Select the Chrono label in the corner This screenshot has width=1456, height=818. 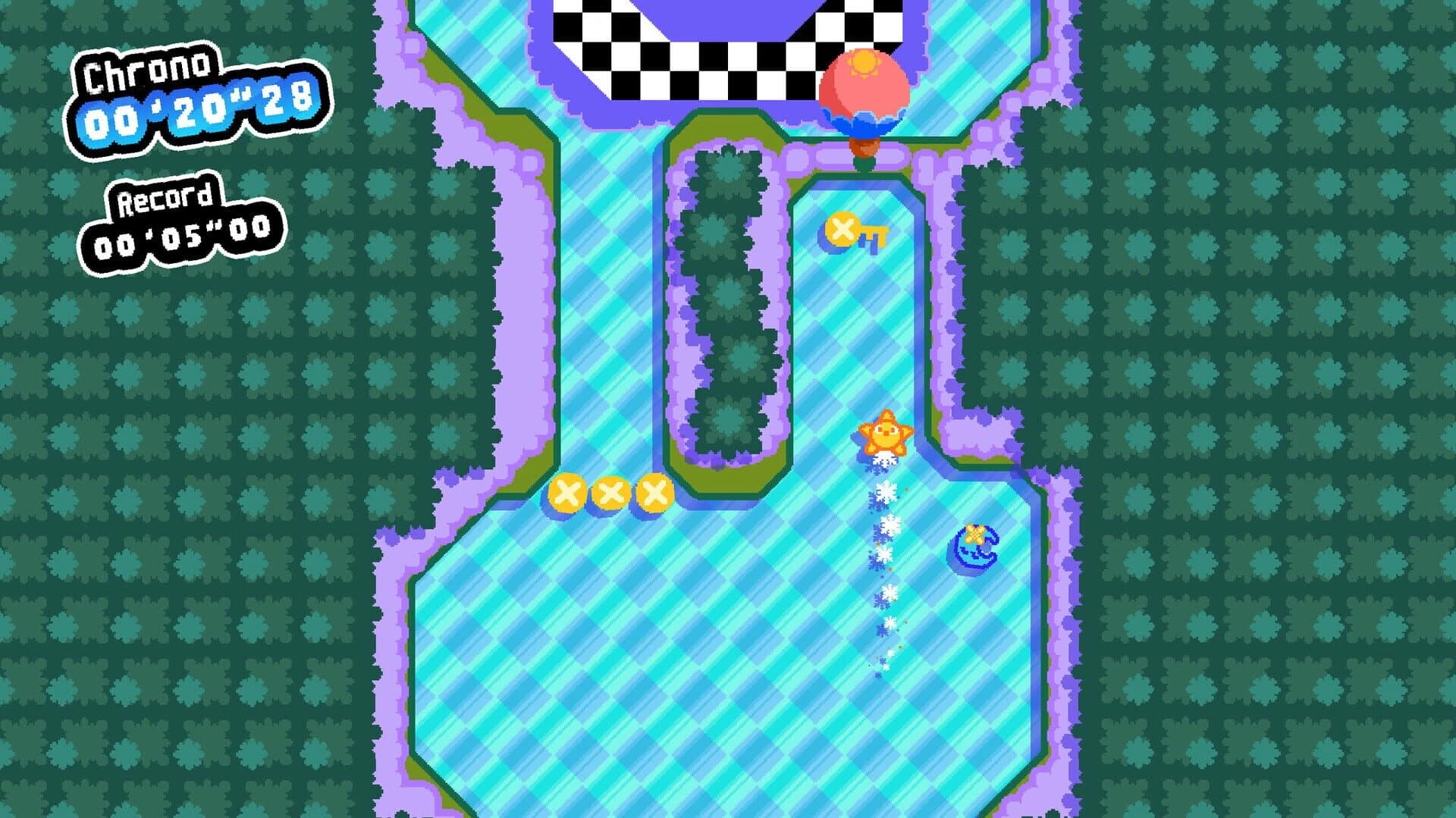point(146,69)
